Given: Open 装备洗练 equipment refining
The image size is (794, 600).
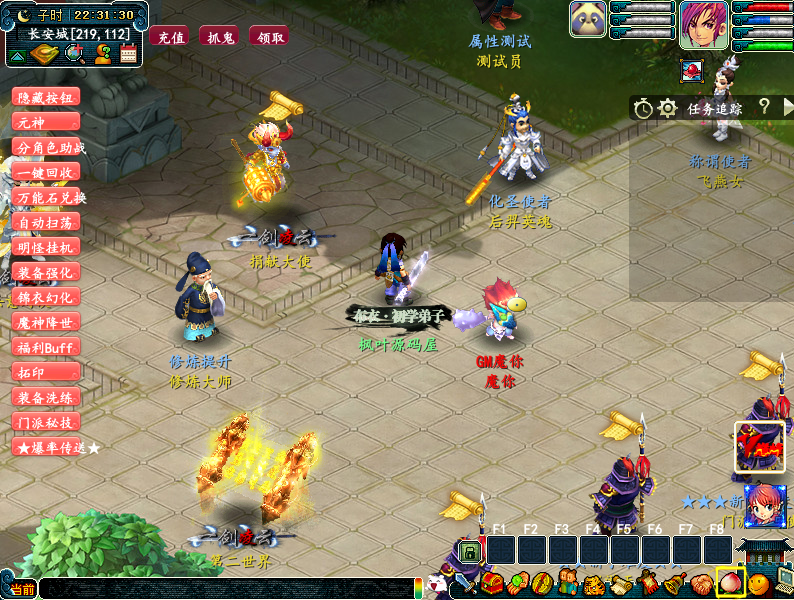Looking at the screenshot, I should 46,397.
